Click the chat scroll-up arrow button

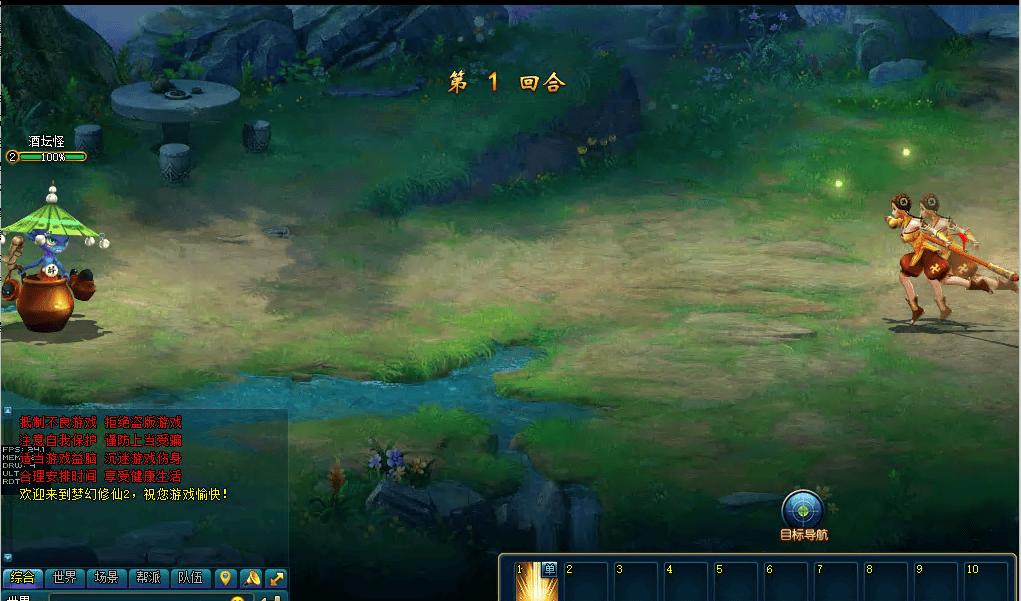pos(7,410)
